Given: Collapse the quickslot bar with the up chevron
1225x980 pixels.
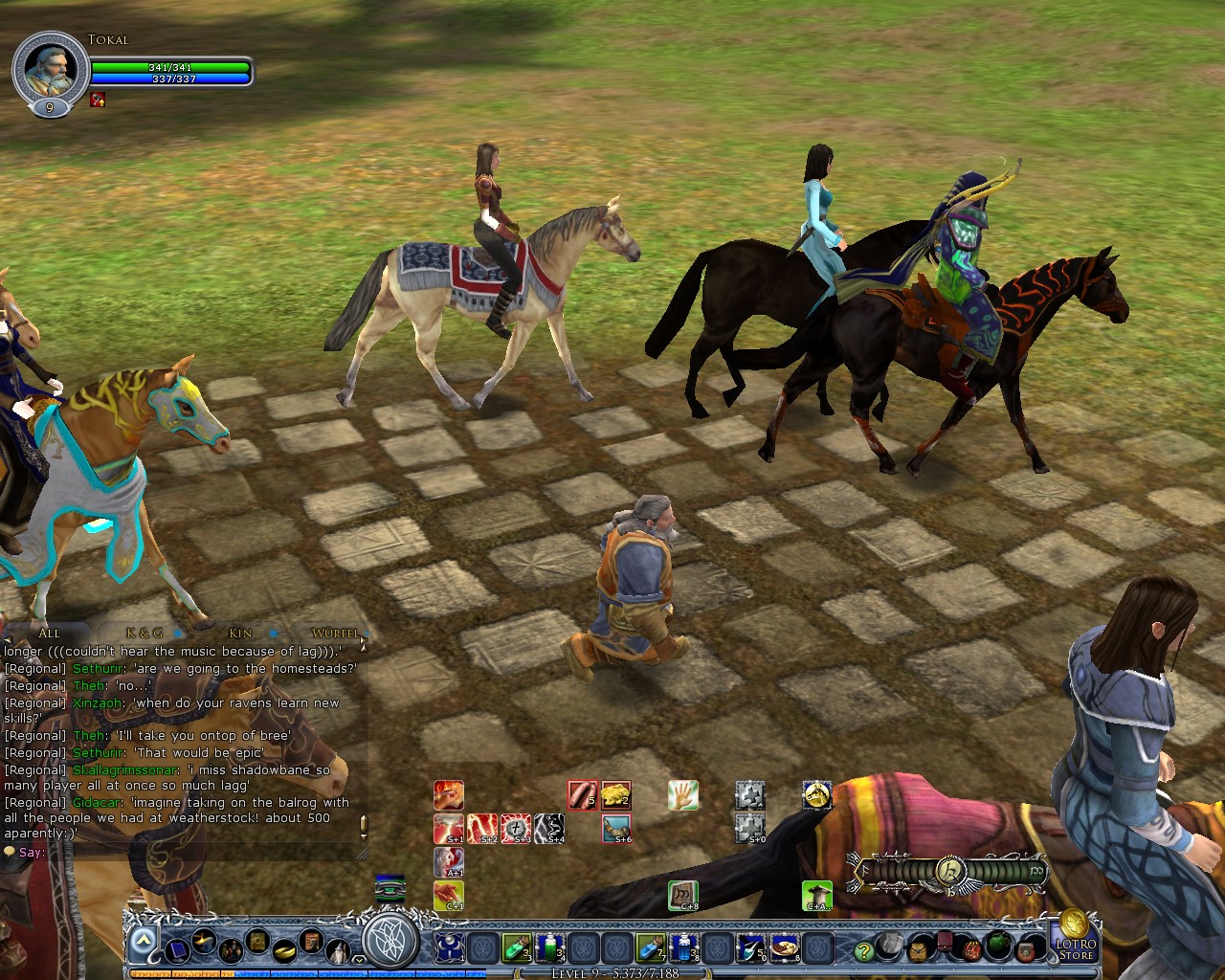Looking at the screenshot, I should click(x=144, y=939).
